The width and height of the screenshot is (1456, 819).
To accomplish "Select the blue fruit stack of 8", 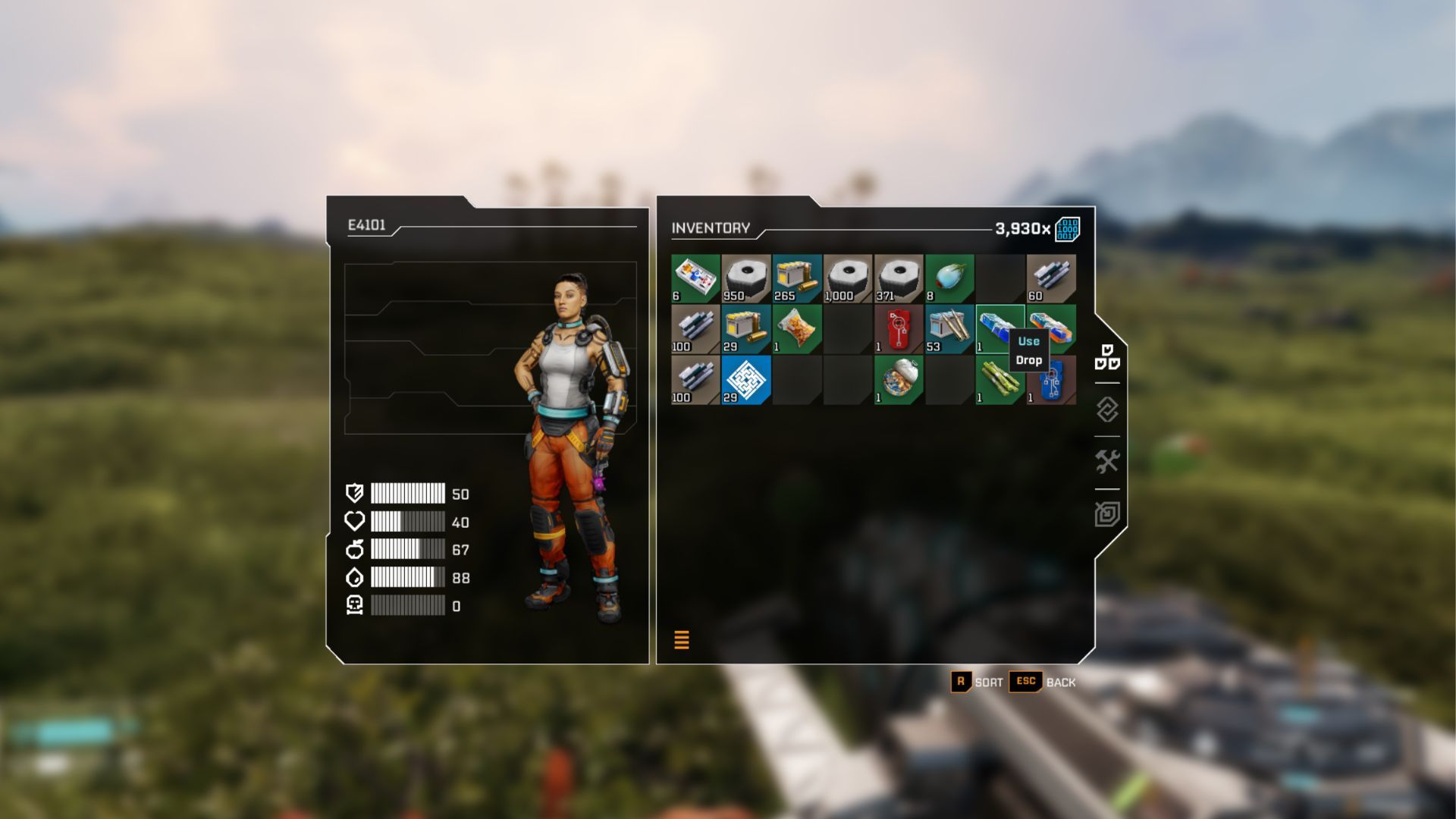I will [949, 278].
